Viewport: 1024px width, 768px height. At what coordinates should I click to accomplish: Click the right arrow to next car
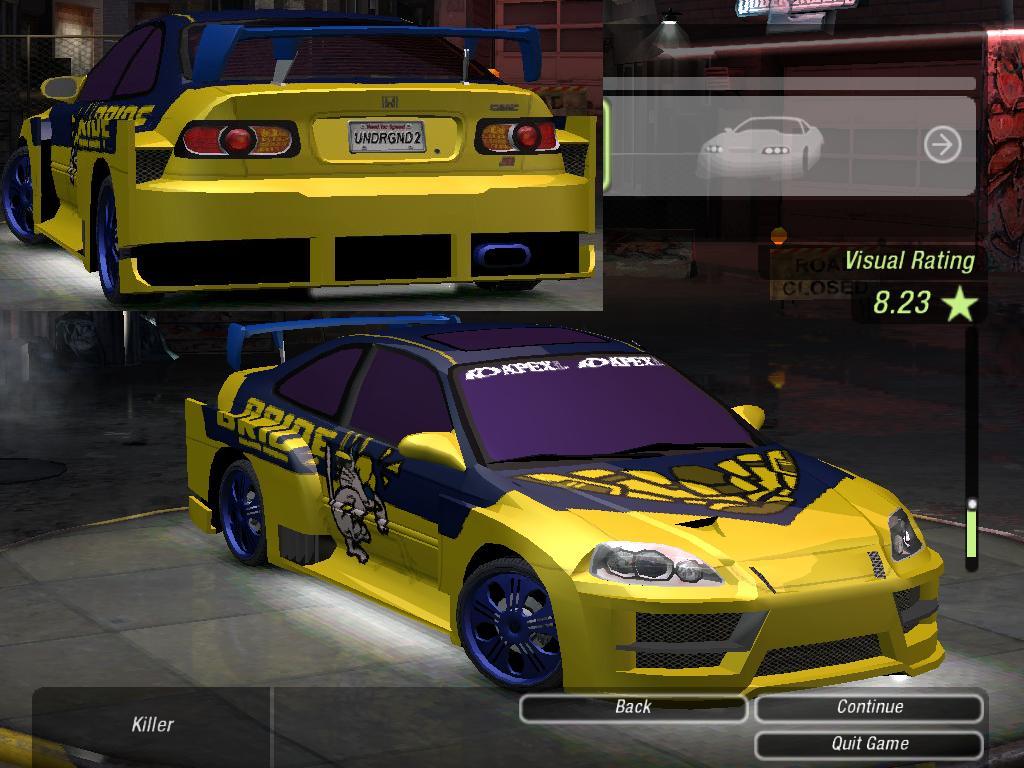[942, 145]
